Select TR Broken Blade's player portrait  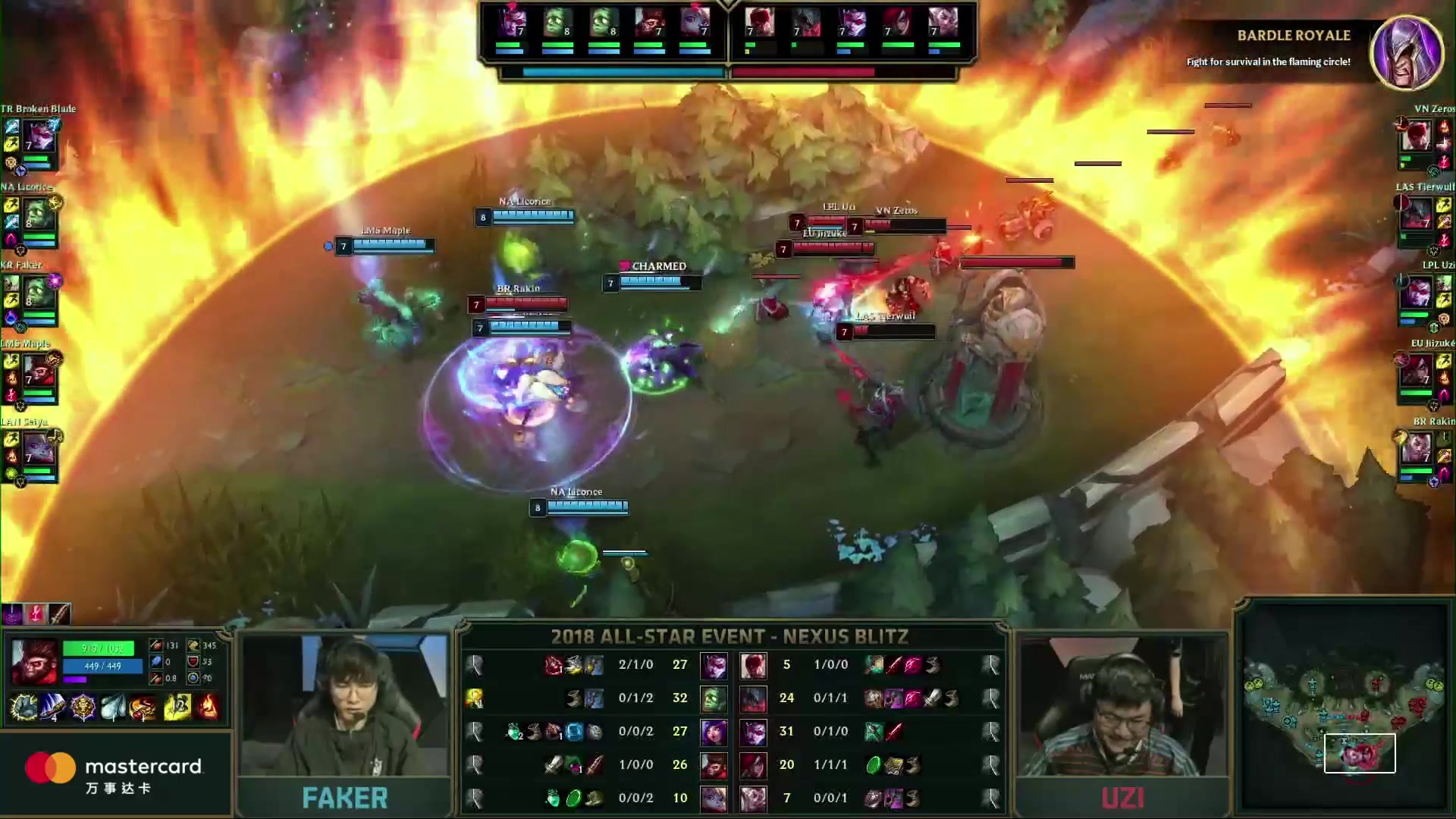[39, 136]
